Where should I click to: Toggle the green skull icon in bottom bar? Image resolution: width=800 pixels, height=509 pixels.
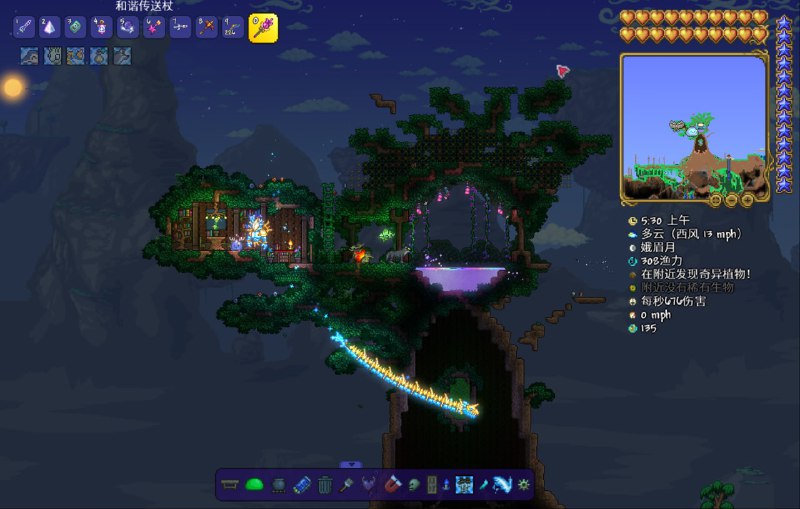tap(415, 485)
